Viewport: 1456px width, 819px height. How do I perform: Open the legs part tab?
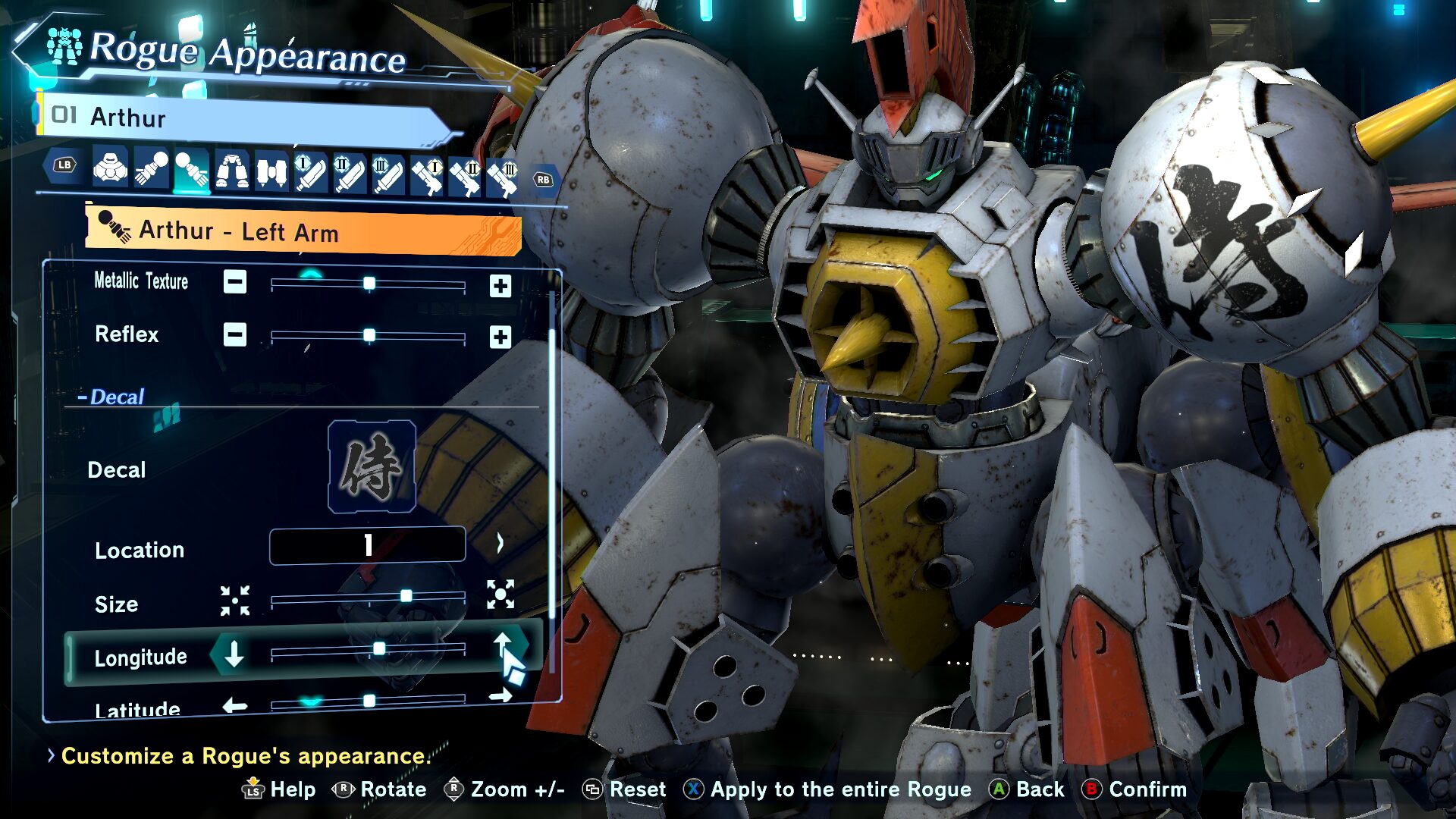coord(231,170)
